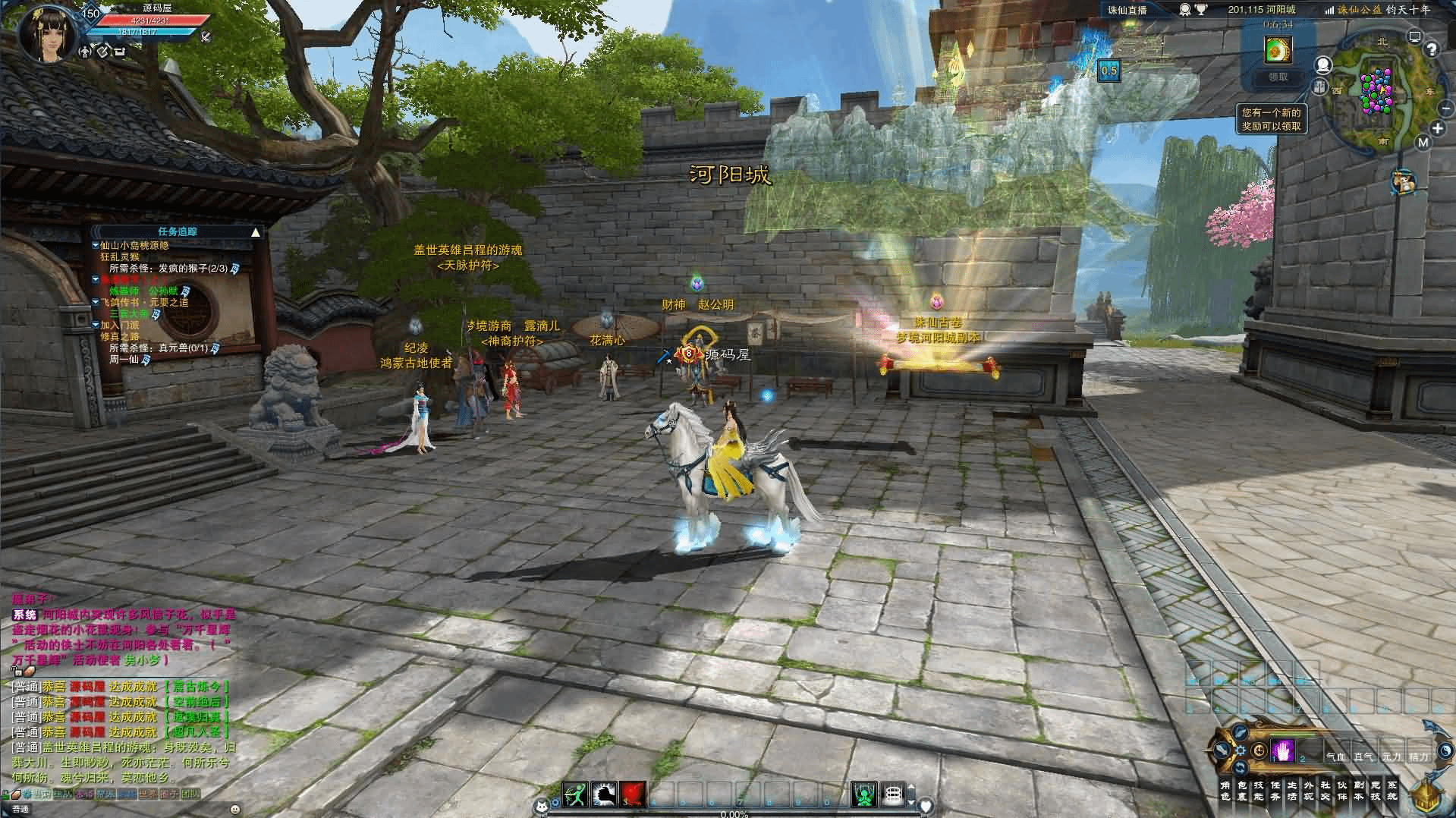
Task: Zoom in the minimap with the plus button
Action: pos(1438,128)
